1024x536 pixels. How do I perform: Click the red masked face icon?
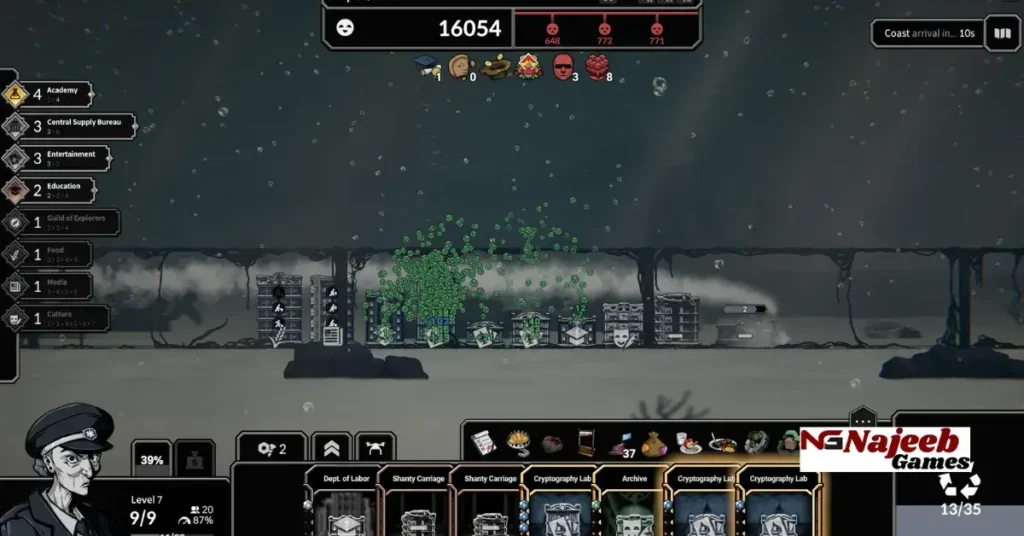(563, 66)
